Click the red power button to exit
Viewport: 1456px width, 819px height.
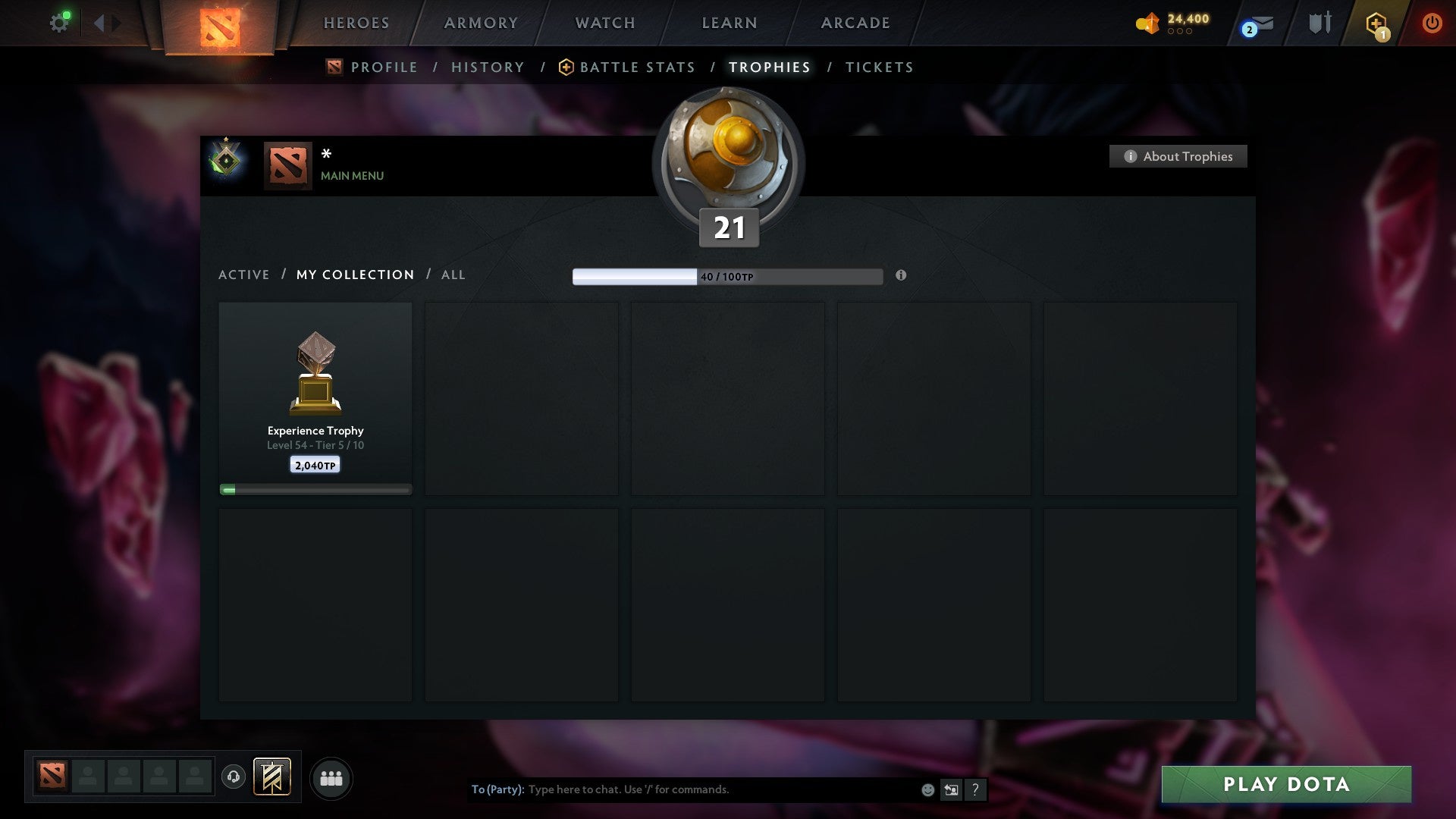pos(1432,23)
